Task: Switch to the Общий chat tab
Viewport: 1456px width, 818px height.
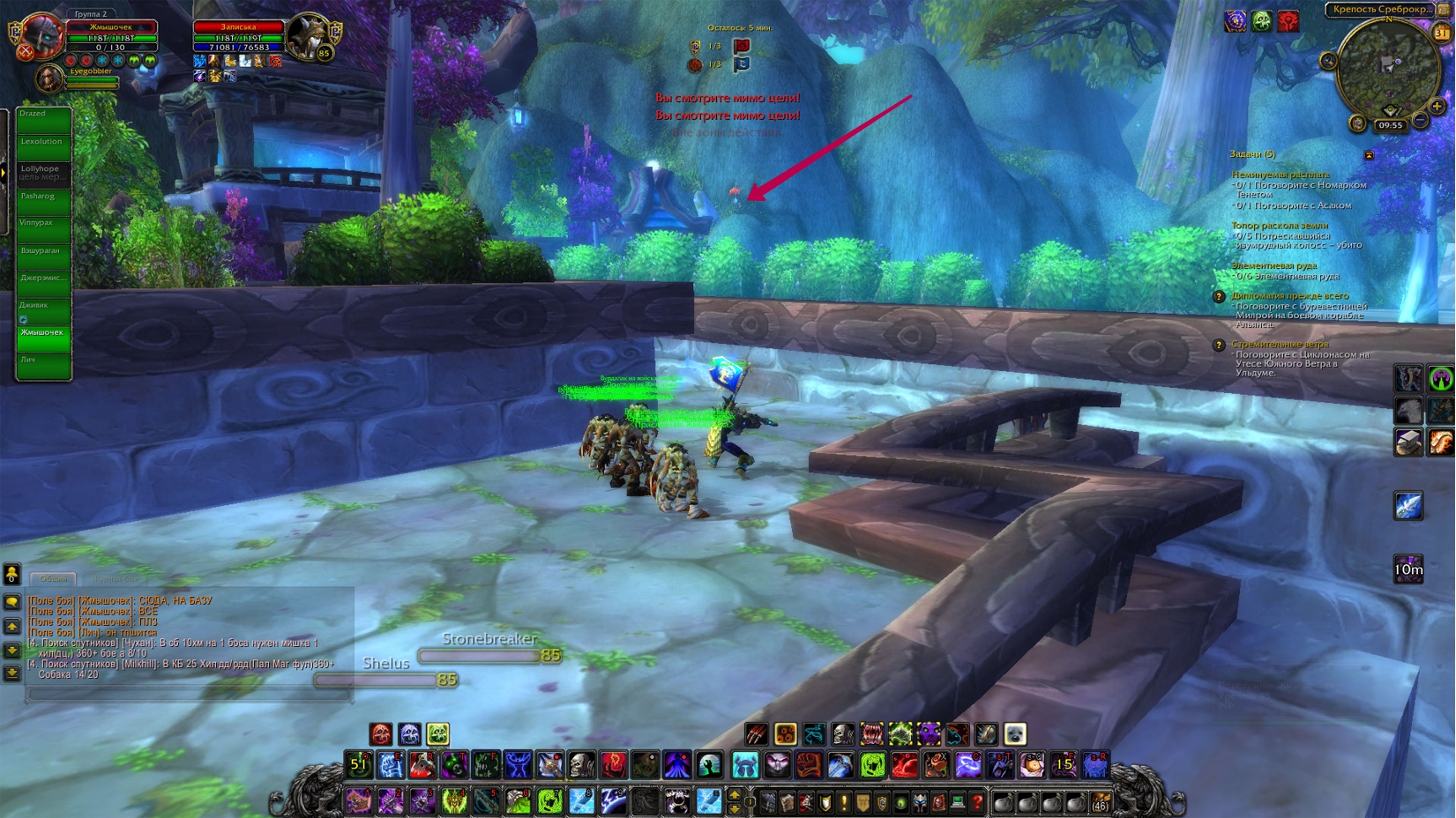Action: click(x=53, y=579)
